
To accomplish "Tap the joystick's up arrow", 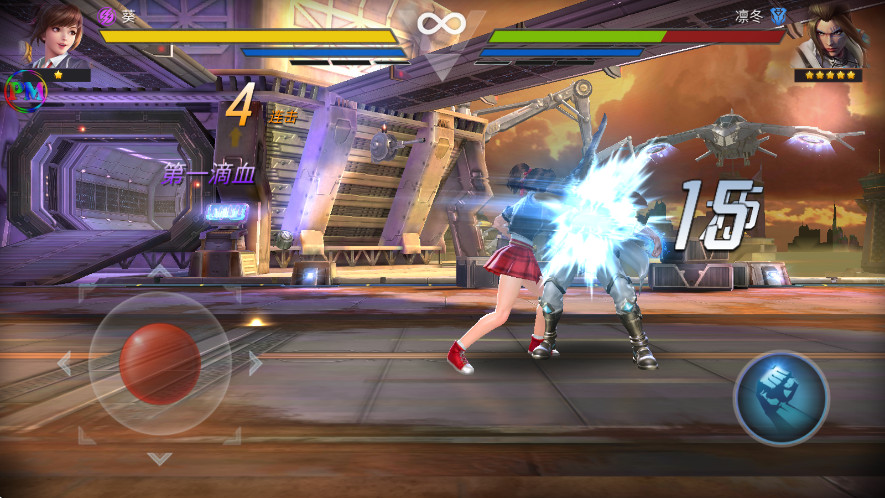I will click(x=159, y=270).
